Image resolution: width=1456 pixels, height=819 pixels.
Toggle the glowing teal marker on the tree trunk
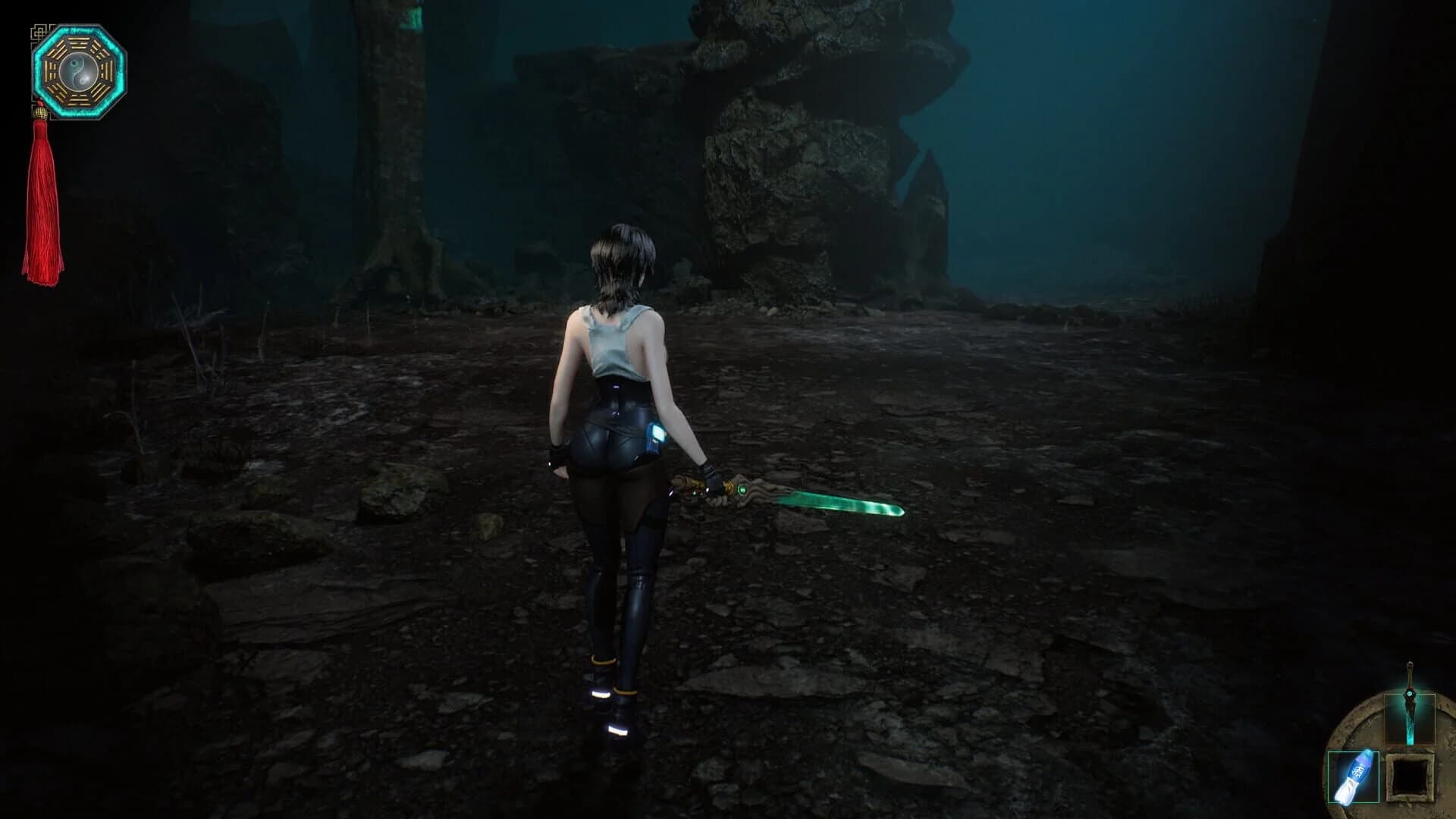tap(413, 17)
